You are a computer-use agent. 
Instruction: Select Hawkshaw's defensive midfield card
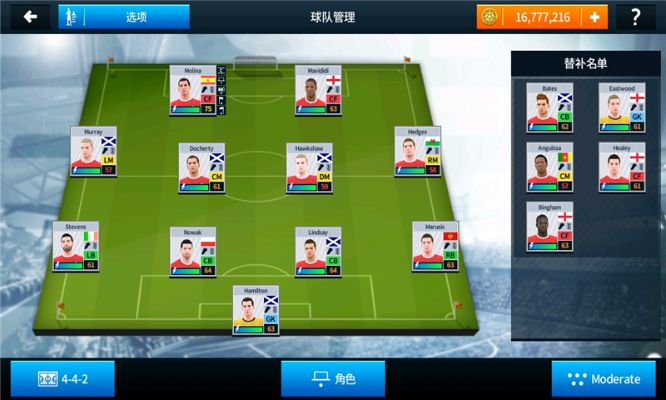(309, 168)
